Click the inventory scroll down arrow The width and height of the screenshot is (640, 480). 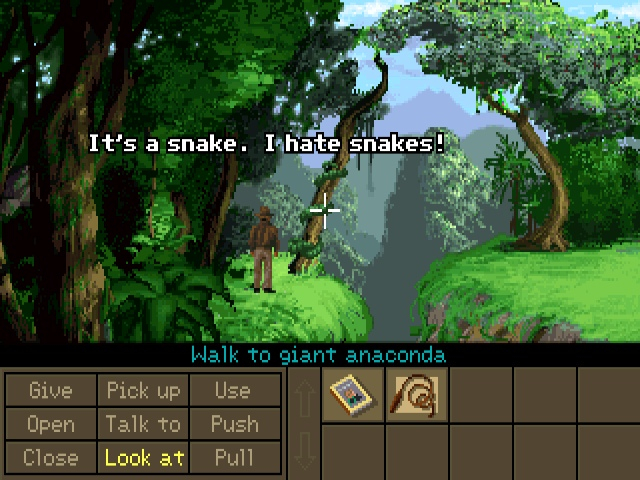coord(304,450)
